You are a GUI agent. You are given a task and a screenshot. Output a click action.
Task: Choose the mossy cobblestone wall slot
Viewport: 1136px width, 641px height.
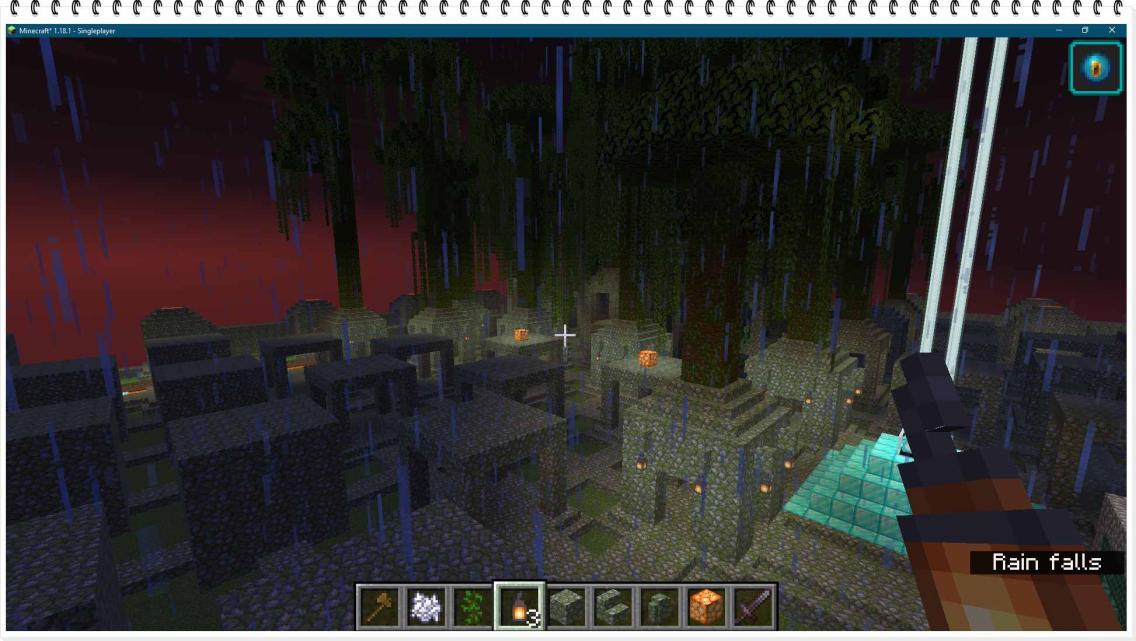(x=658, y=606)
